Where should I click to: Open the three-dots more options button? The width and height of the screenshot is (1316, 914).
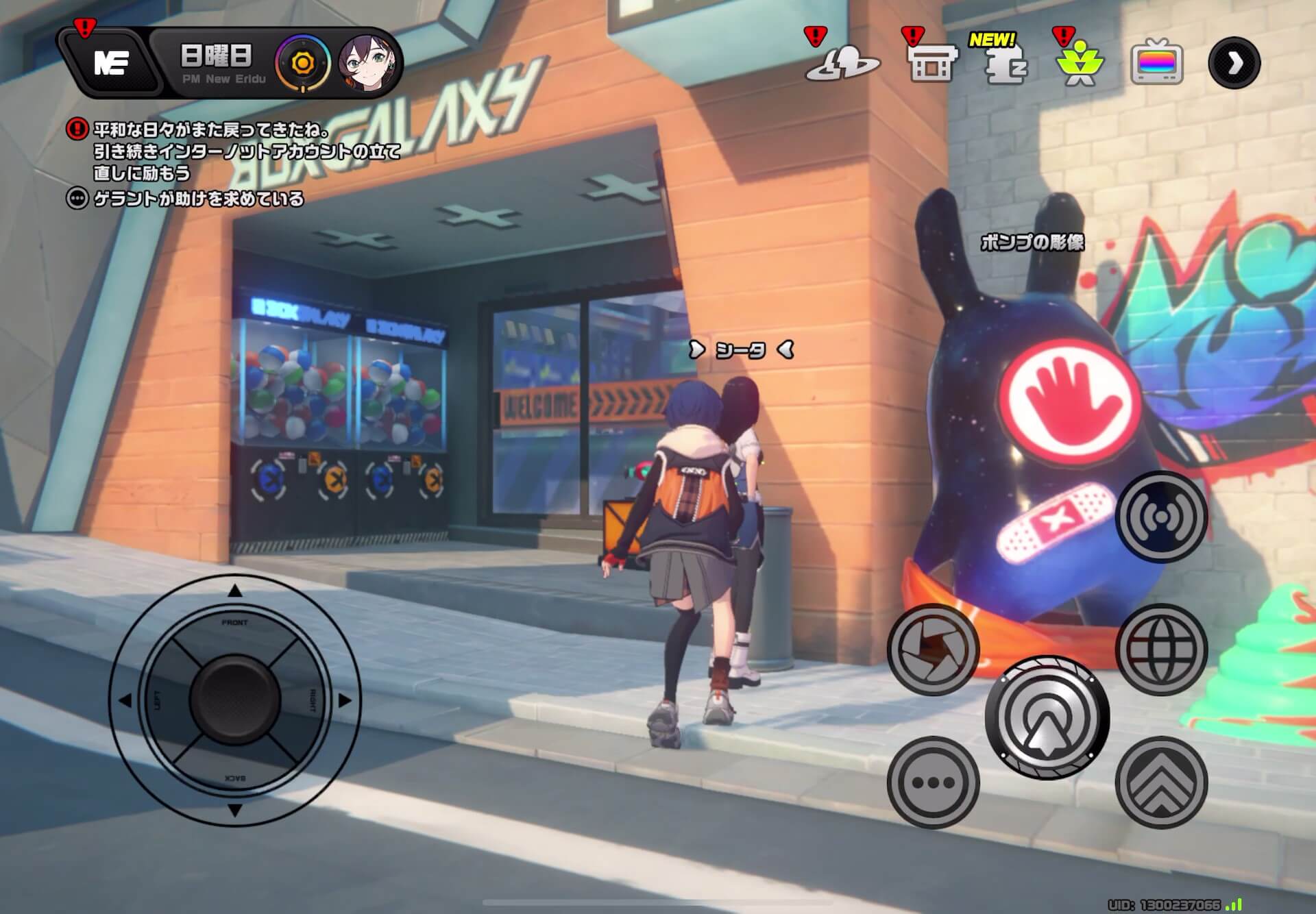[933, 782]
